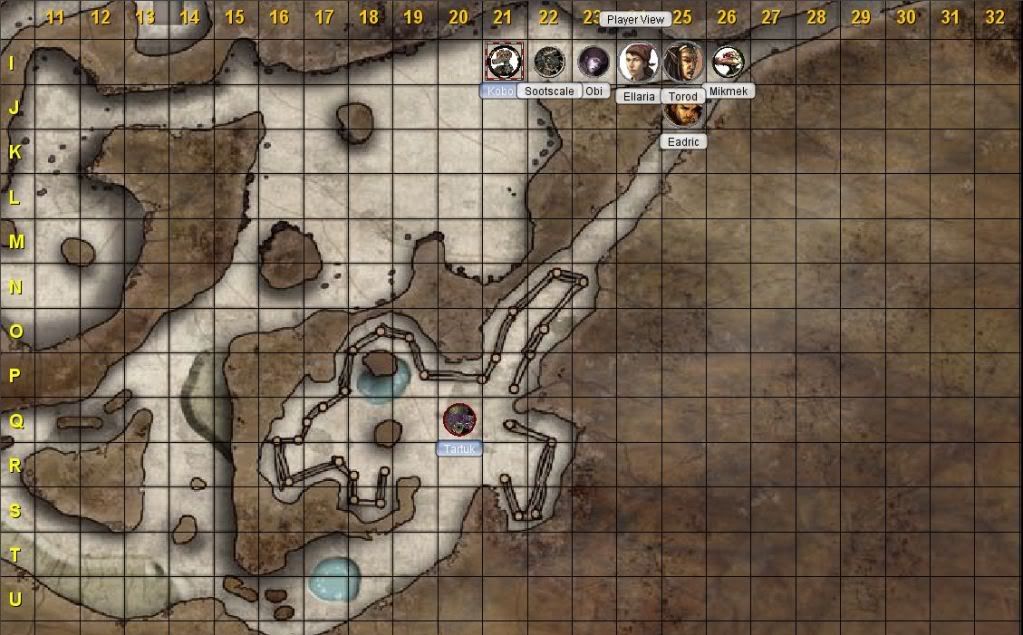Select the Obi token
The image size is (1023, 635).
594,62
